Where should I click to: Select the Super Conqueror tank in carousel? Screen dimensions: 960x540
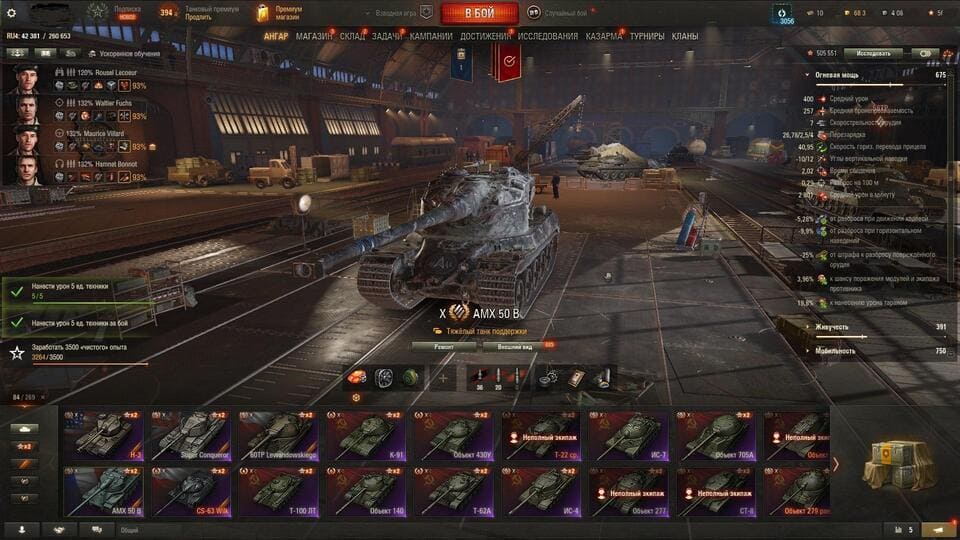point(190,436)
